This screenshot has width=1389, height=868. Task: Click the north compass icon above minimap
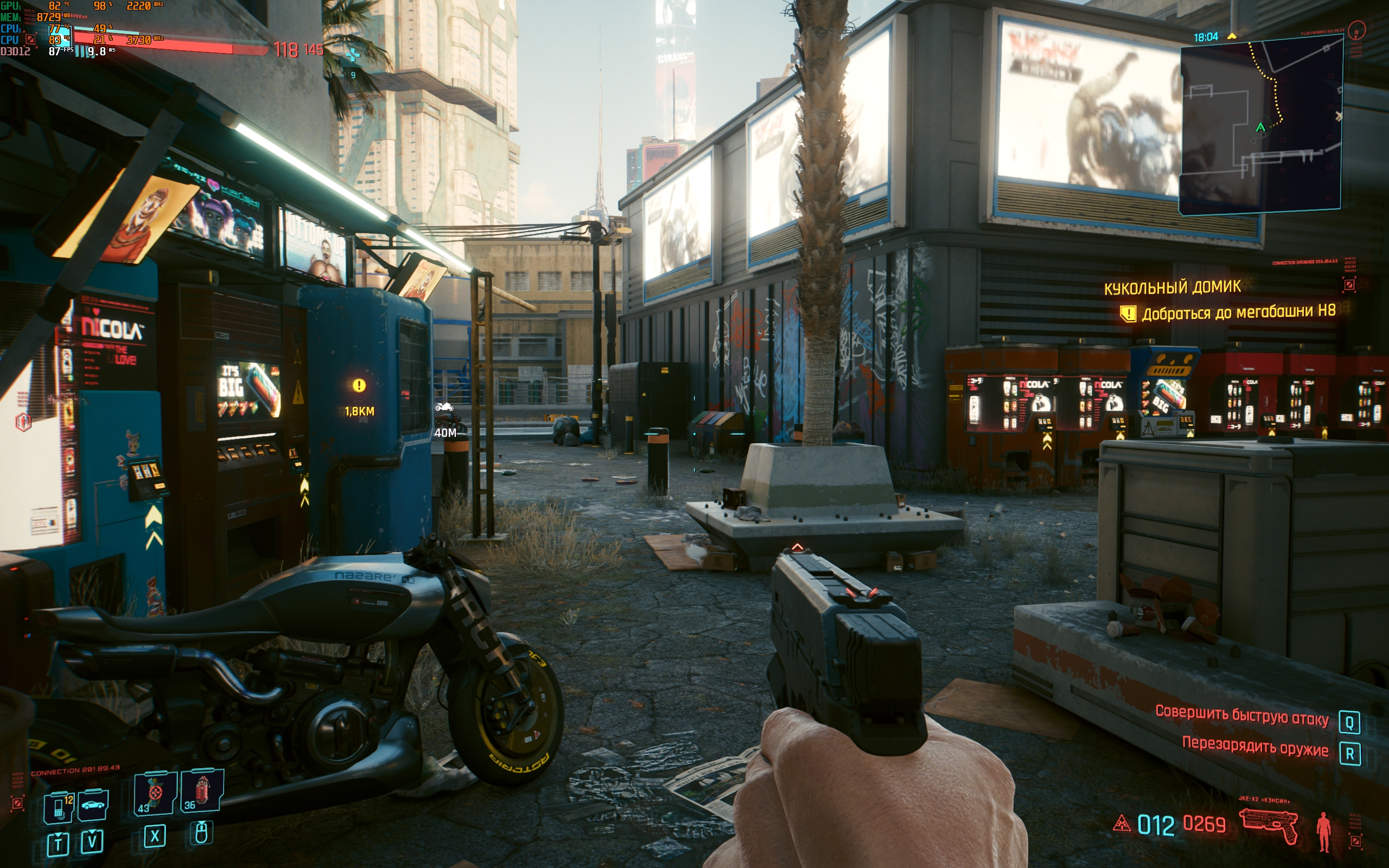1357,30
